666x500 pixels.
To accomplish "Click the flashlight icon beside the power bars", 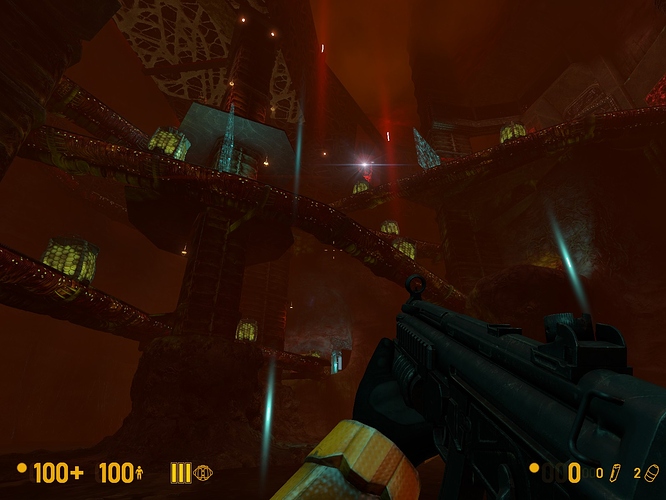I will [203, 473].
